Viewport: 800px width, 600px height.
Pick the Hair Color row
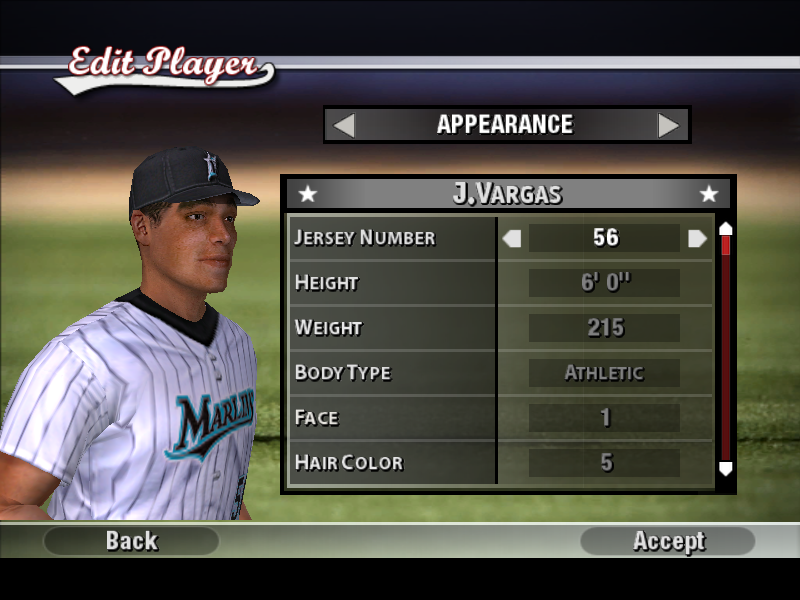[392, 463]
